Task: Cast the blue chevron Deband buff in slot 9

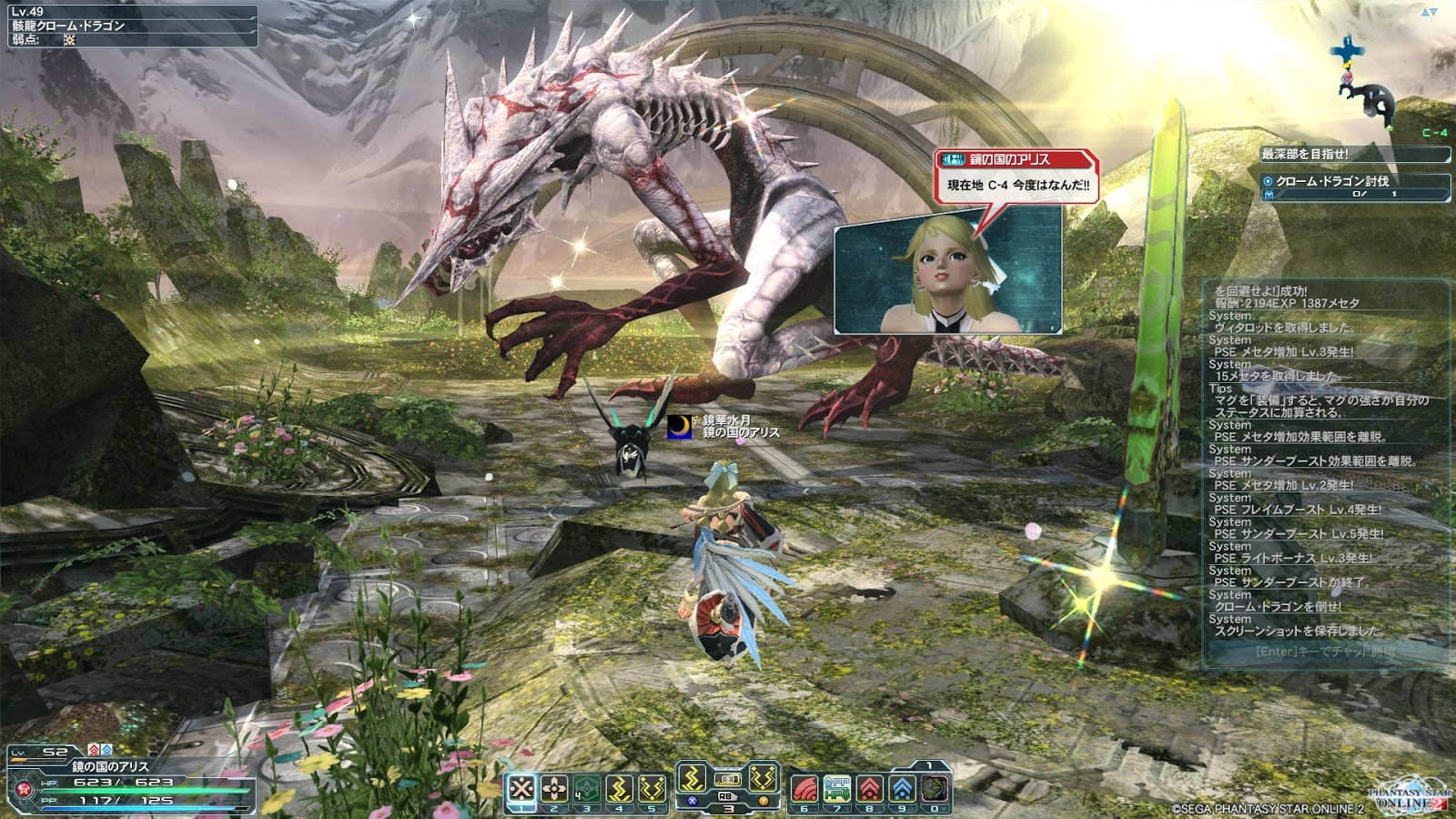Action: [903, 788]
